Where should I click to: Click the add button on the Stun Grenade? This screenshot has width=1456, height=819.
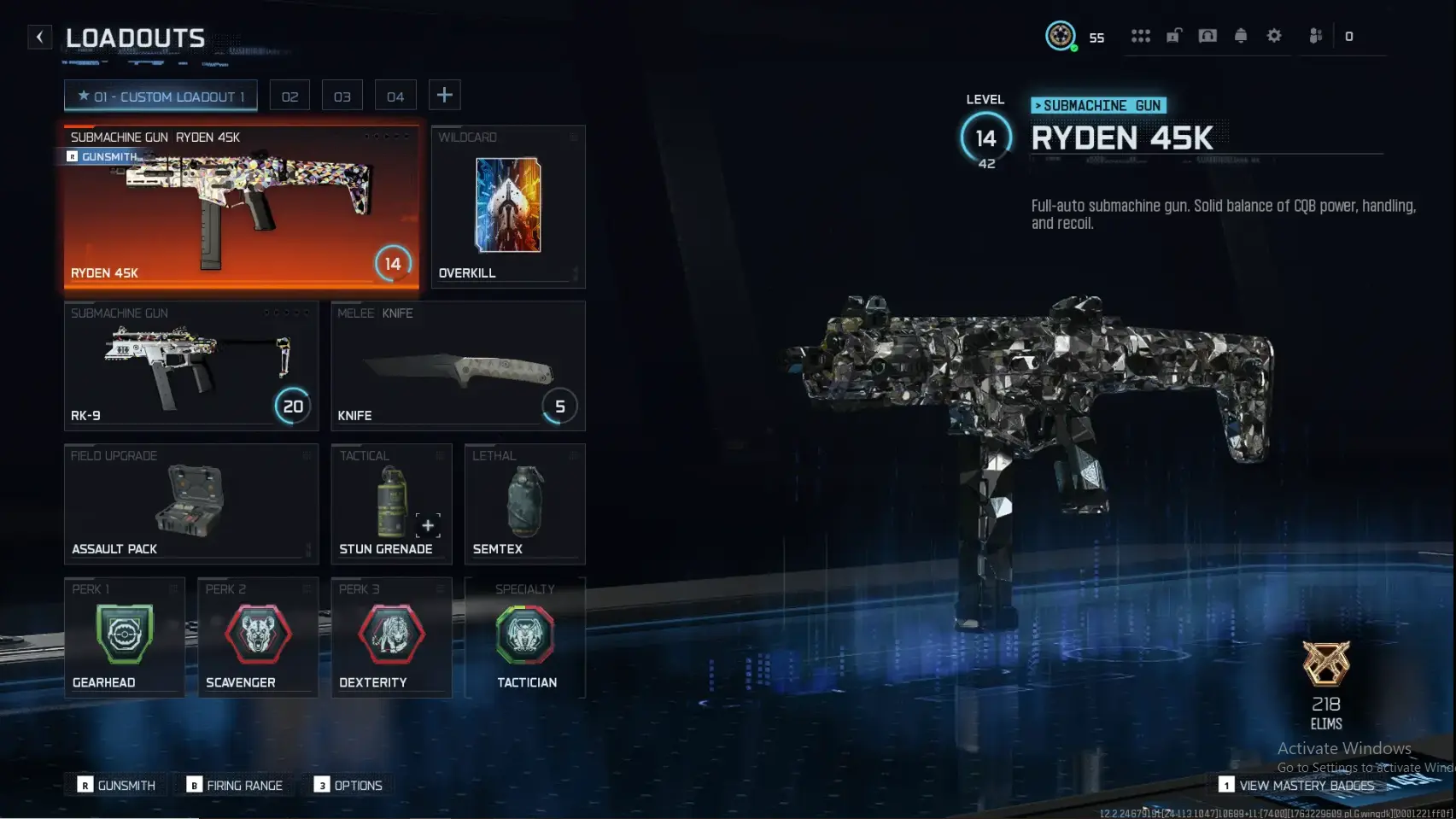[x=428, y=526]
